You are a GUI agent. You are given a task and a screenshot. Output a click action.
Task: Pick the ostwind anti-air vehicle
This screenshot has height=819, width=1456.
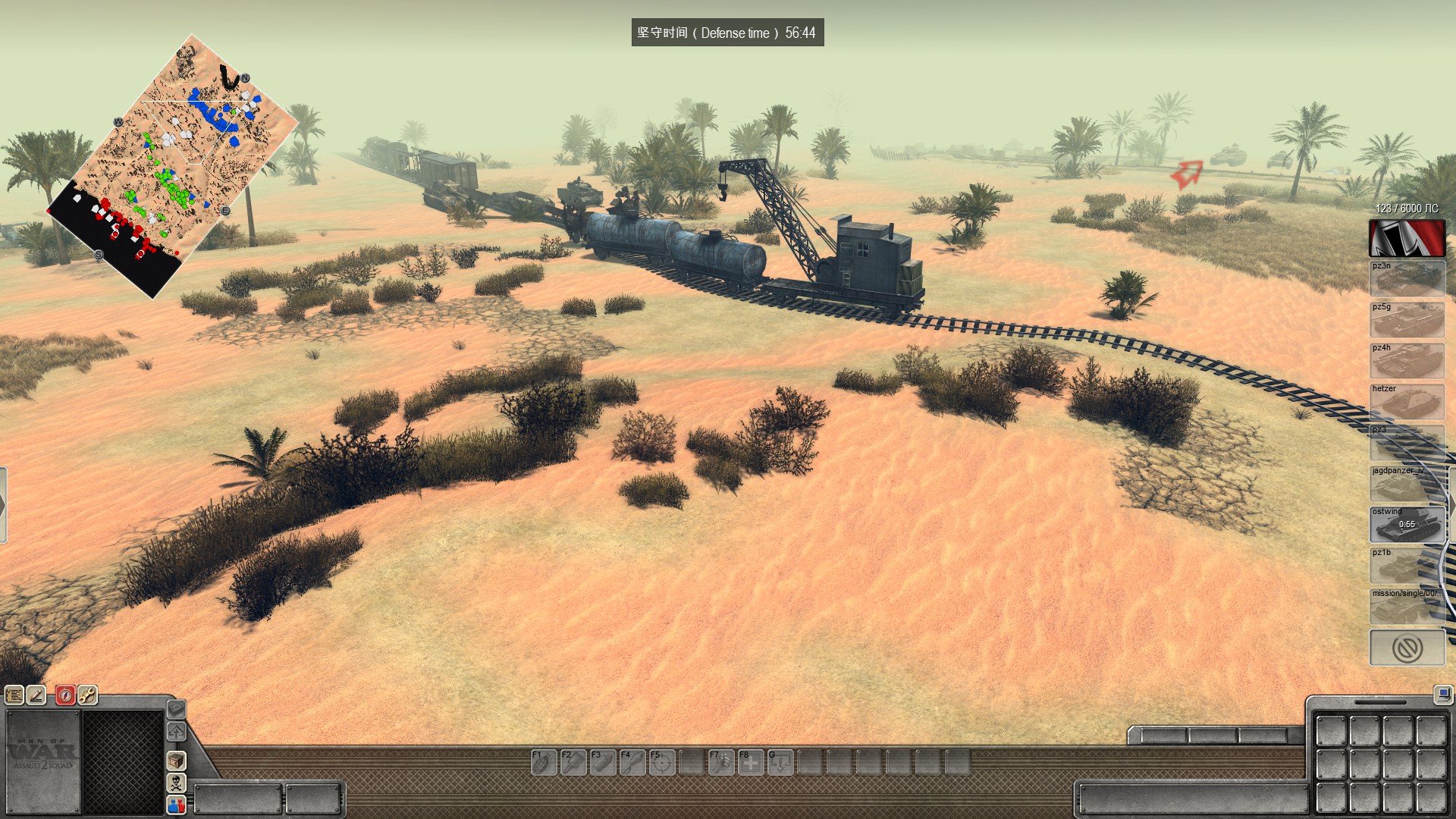1407,525
